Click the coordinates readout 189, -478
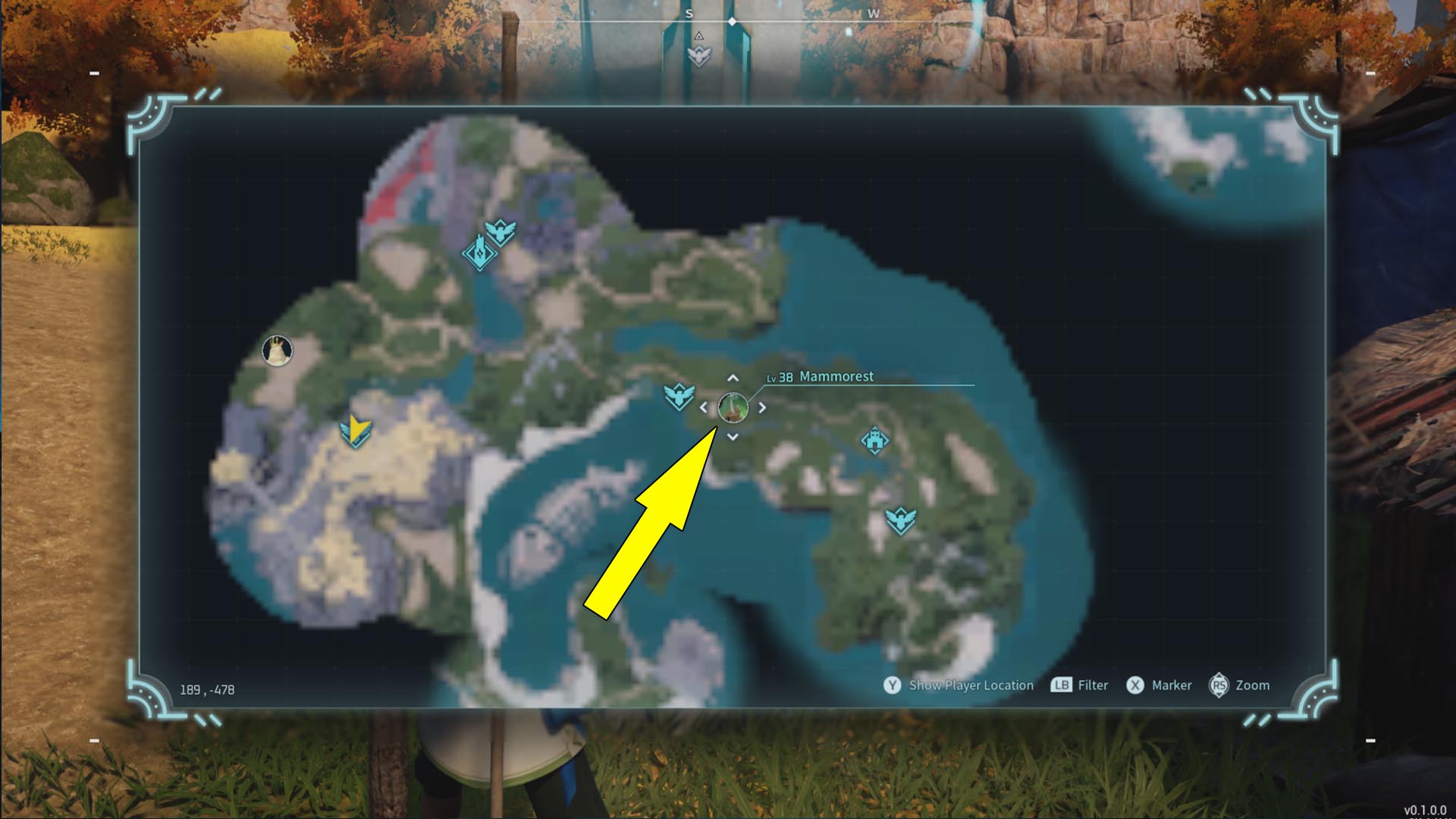 point(206,689)
